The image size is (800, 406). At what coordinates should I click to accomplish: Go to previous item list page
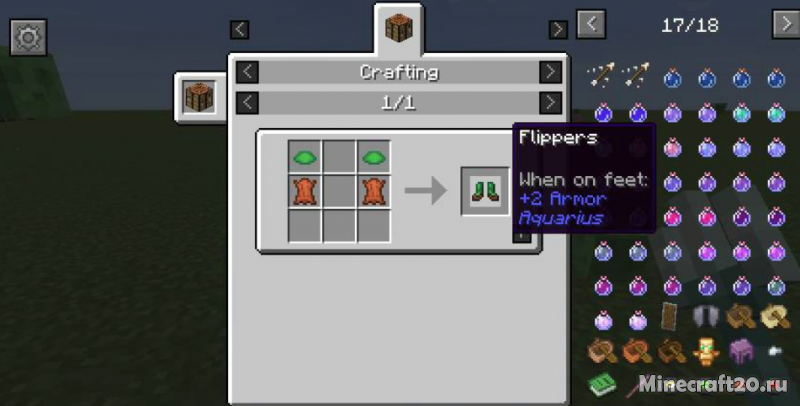coord(591,24)
